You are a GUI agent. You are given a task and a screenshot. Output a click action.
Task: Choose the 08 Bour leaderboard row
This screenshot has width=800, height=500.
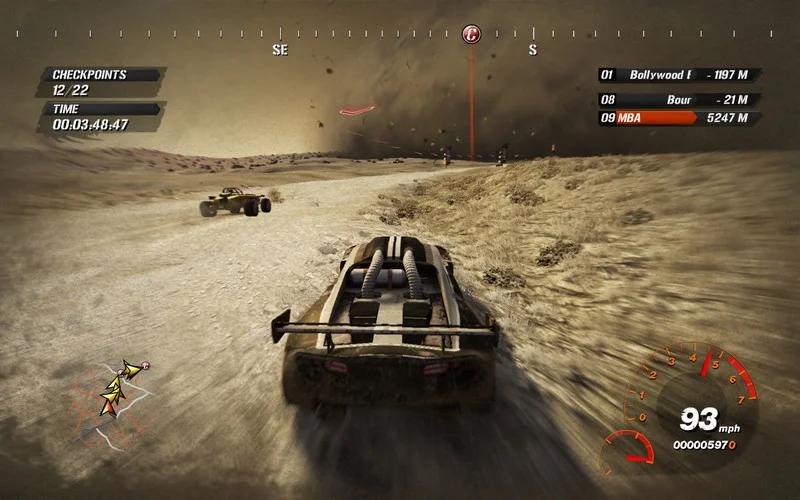[x=679, y=100]
